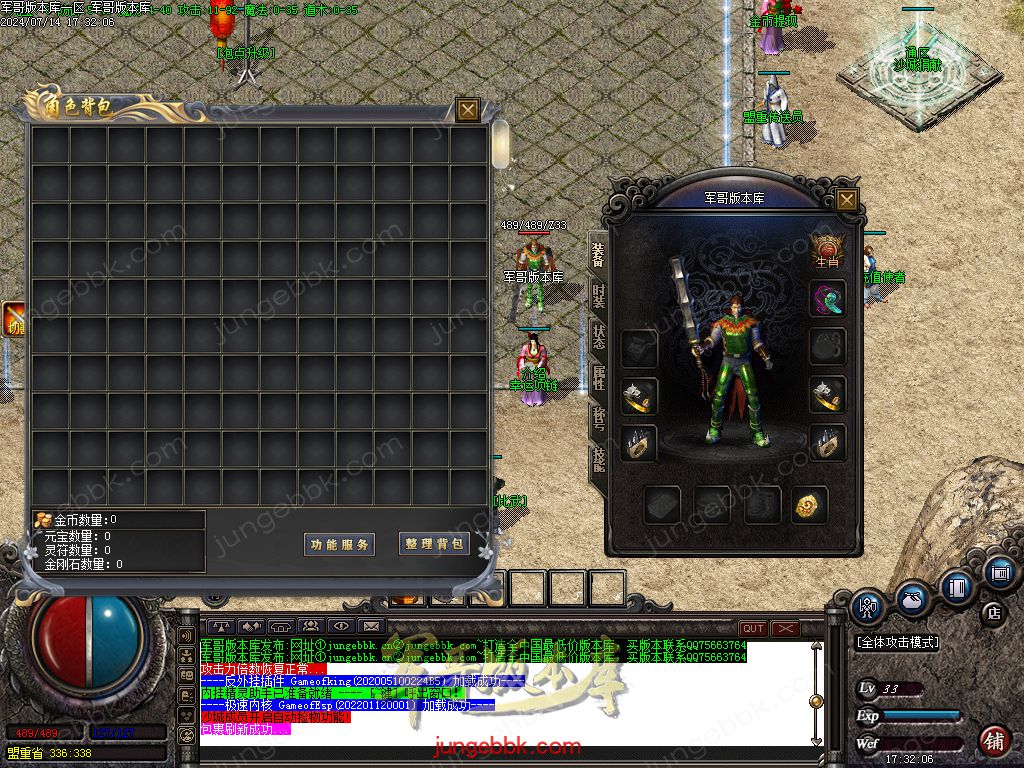Click the golden medal equipment slot

click(809, 505)
